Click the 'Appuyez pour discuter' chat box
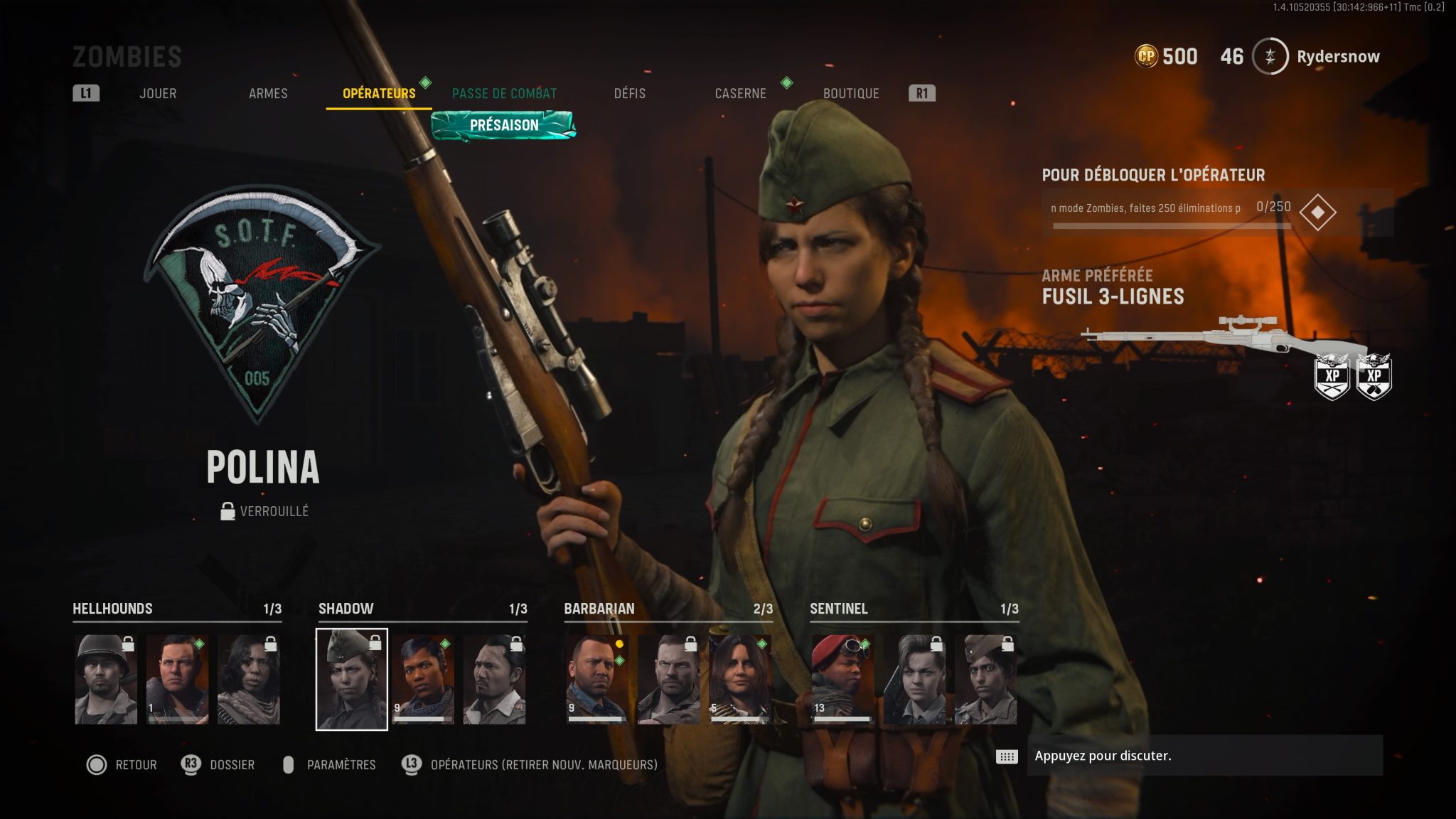 [x=1204, y=756]
